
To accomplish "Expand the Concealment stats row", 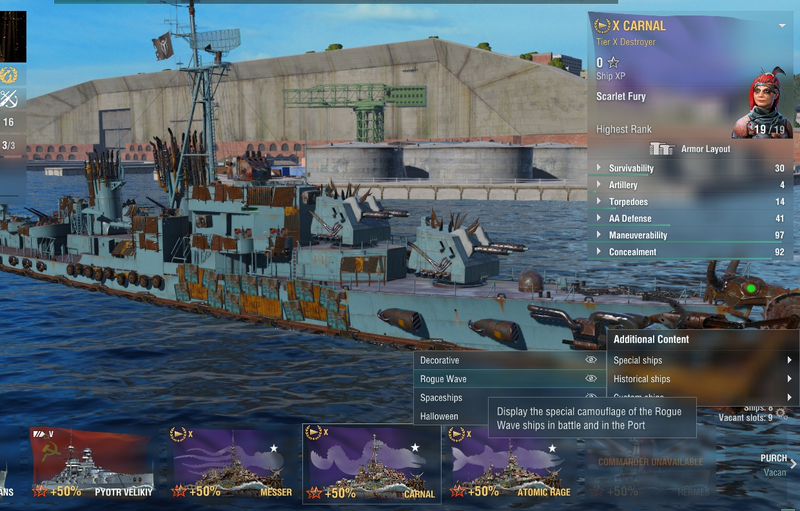I will coord(690,252).
